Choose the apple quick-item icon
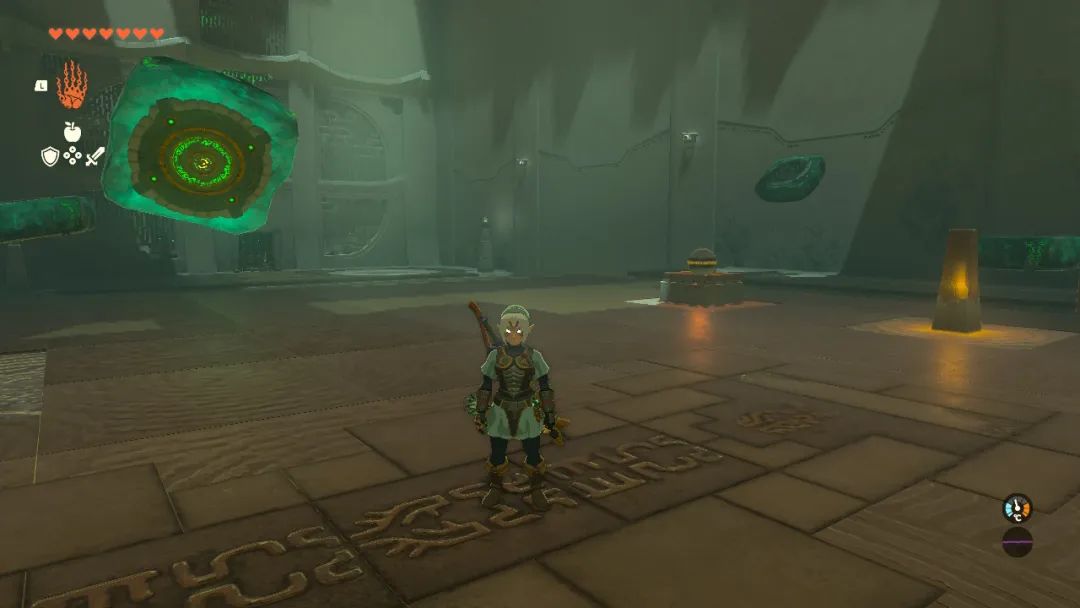The image size is (1080, 608). pyautogui.click(x=72, y=131)
